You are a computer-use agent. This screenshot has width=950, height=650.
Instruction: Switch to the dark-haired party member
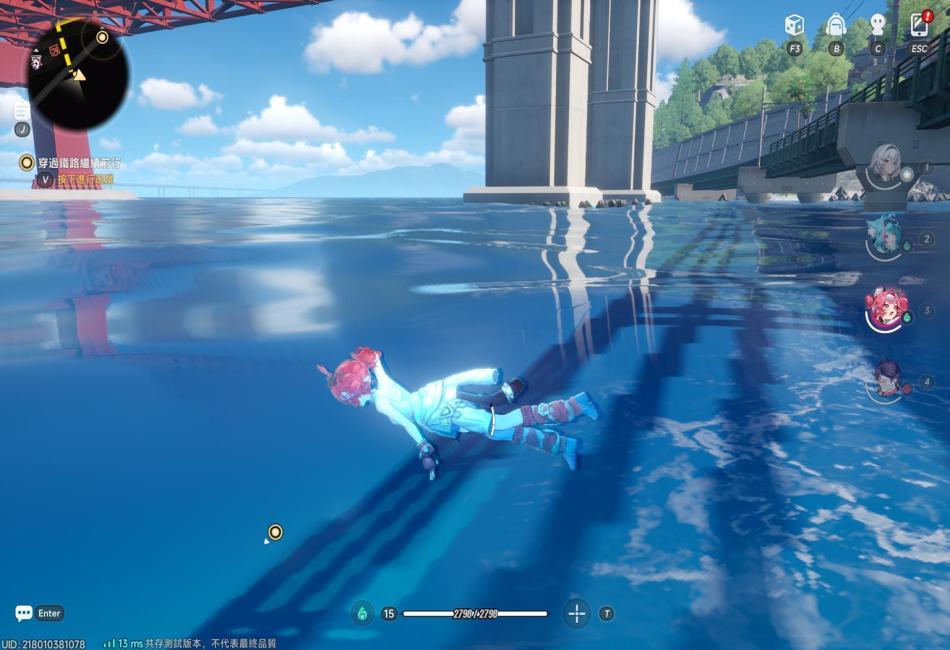click(x=886, y=379)
